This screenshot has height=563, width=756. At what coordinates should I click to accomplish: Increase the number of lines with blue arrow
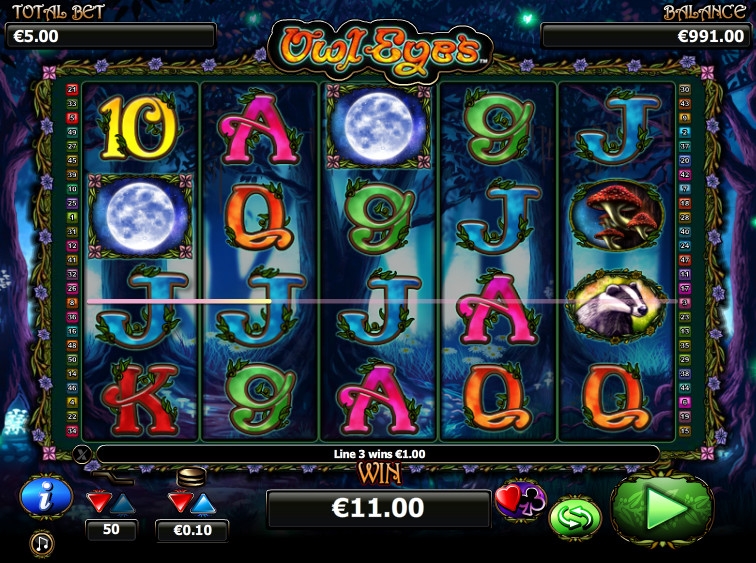[123, 501]
